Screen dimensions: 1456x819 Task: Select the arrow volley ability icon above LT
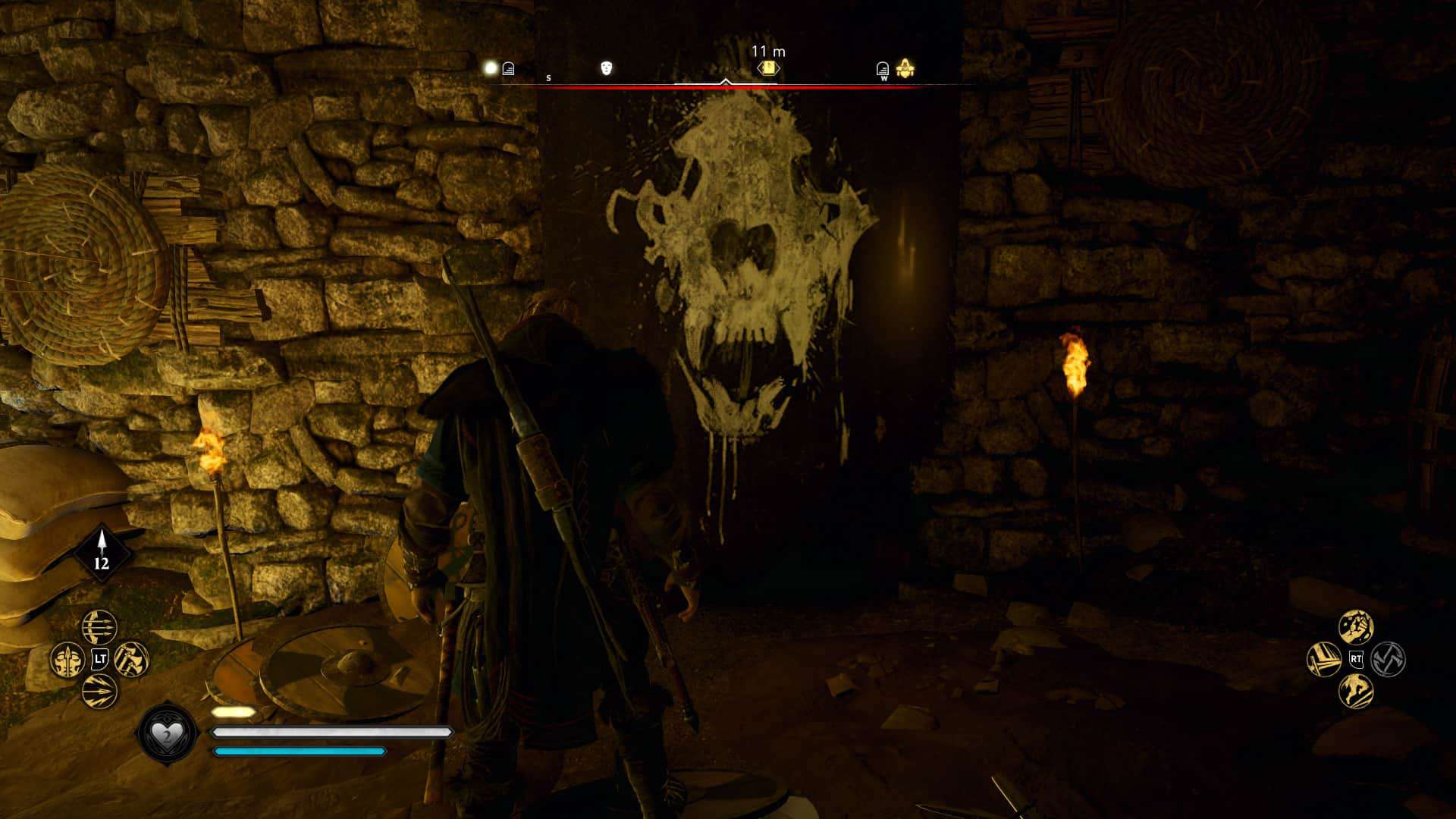(99, 627)
